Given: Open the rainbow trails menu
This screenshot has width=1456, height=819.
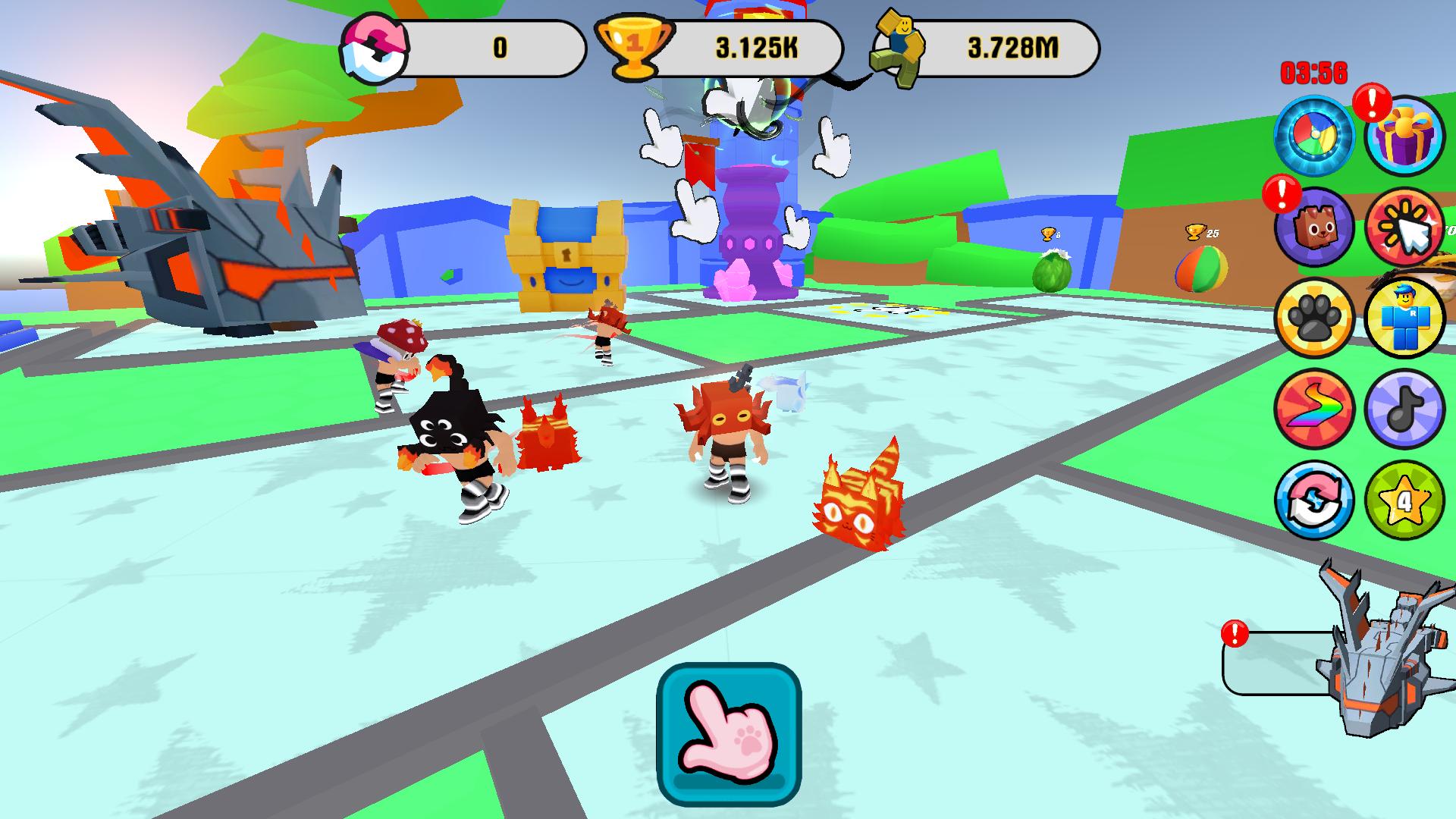Looking at the screenshot, I should click(1319, 409).
